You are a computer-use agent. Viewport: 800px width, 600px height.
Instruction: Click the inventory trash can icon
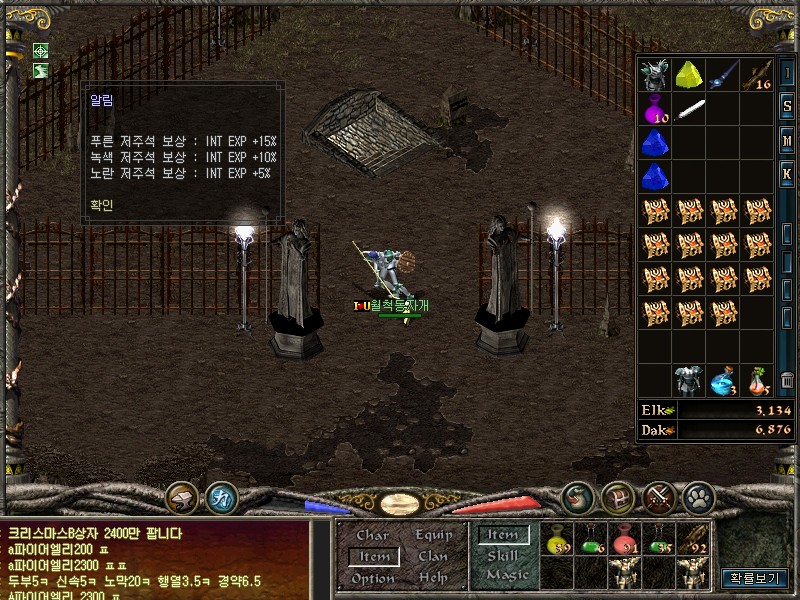pos(787,380)
